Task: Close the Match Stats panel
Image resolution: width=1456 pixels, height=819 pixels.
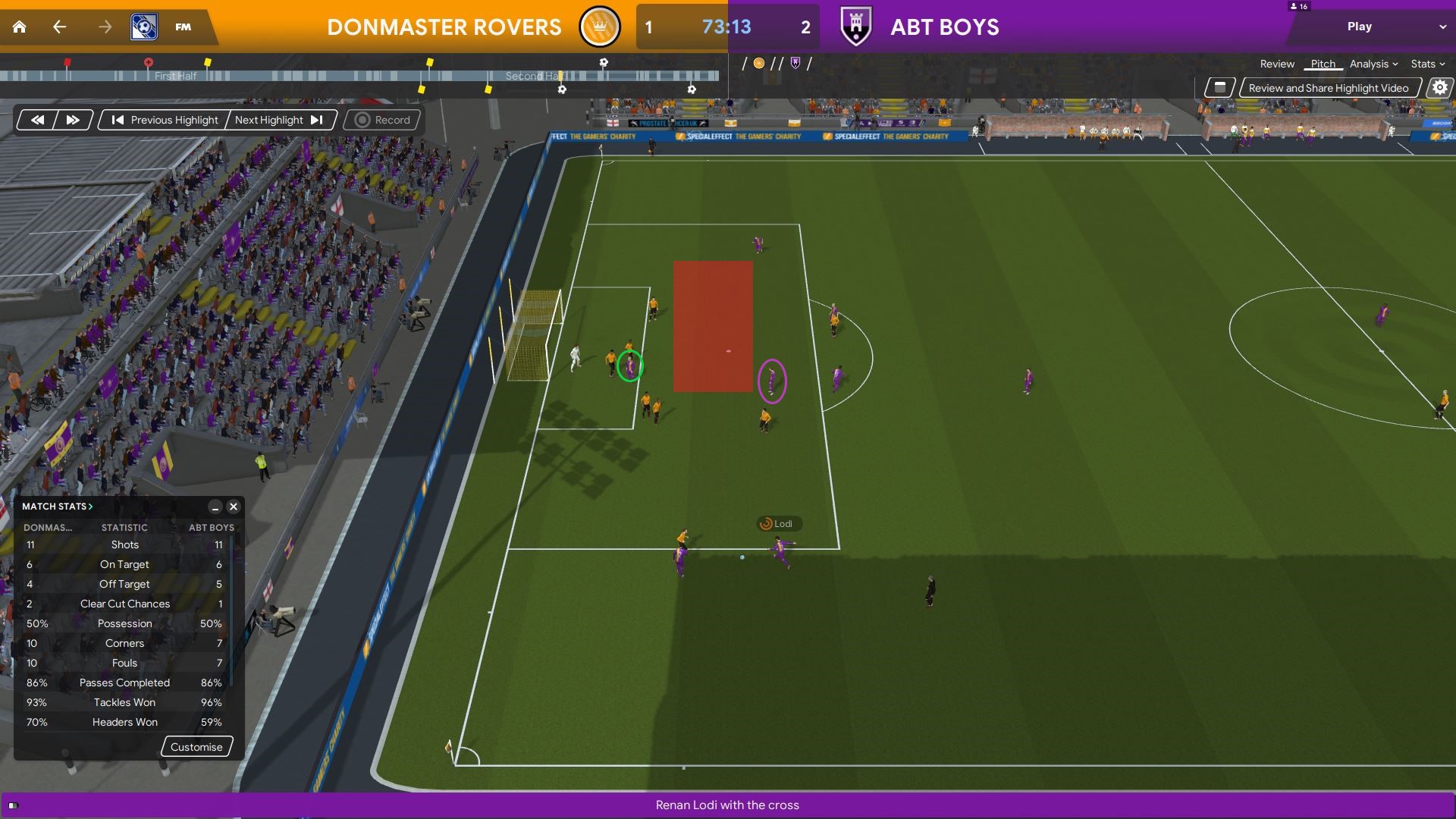Action: pyautogui.click(x=234, y=507)
